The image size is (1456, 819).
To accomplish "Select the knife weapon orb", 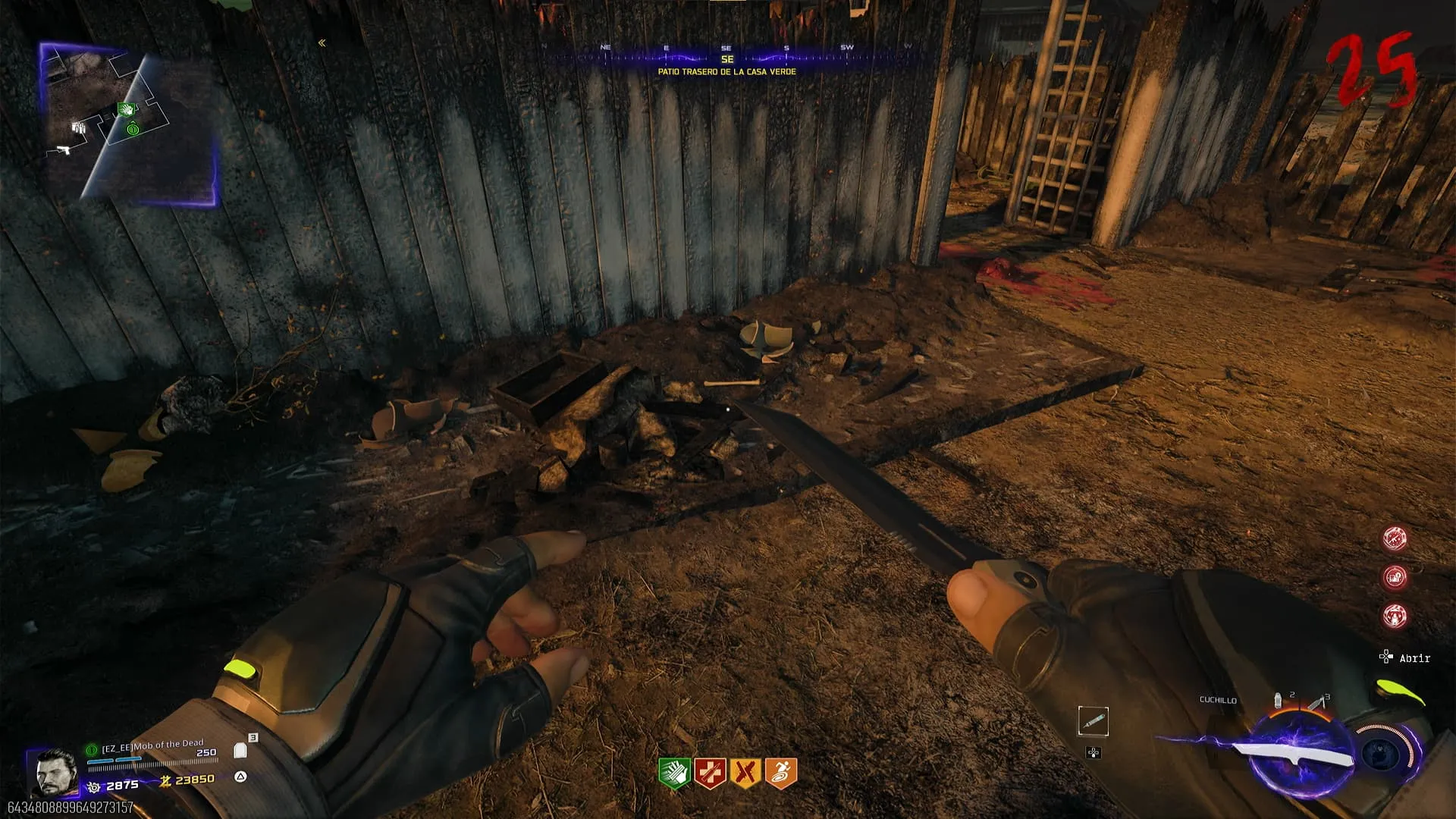I will [1298, 754].
